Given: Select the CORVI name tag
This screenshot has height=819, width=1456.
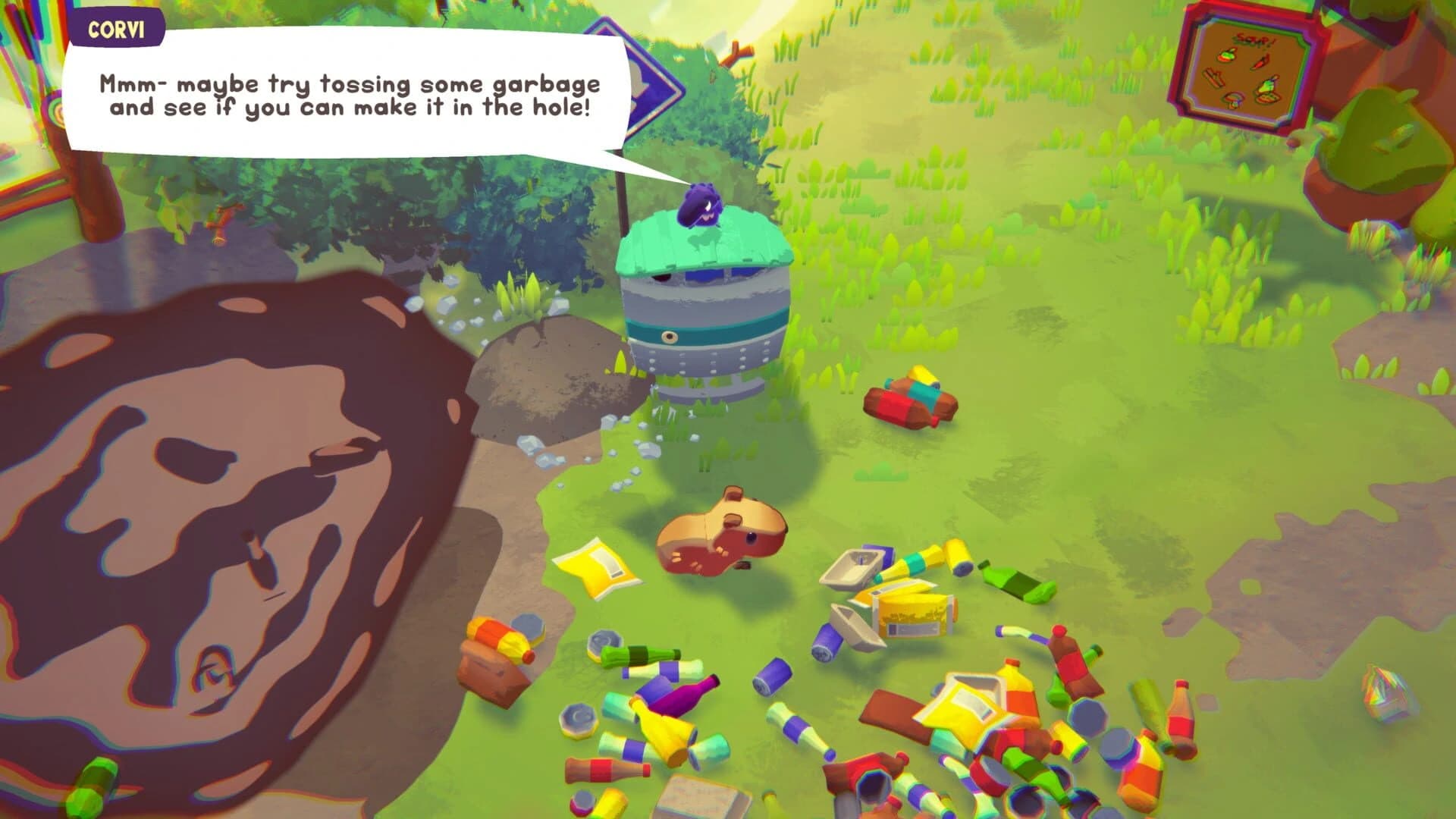Looking at the screenshot, I should pos(115,30).
